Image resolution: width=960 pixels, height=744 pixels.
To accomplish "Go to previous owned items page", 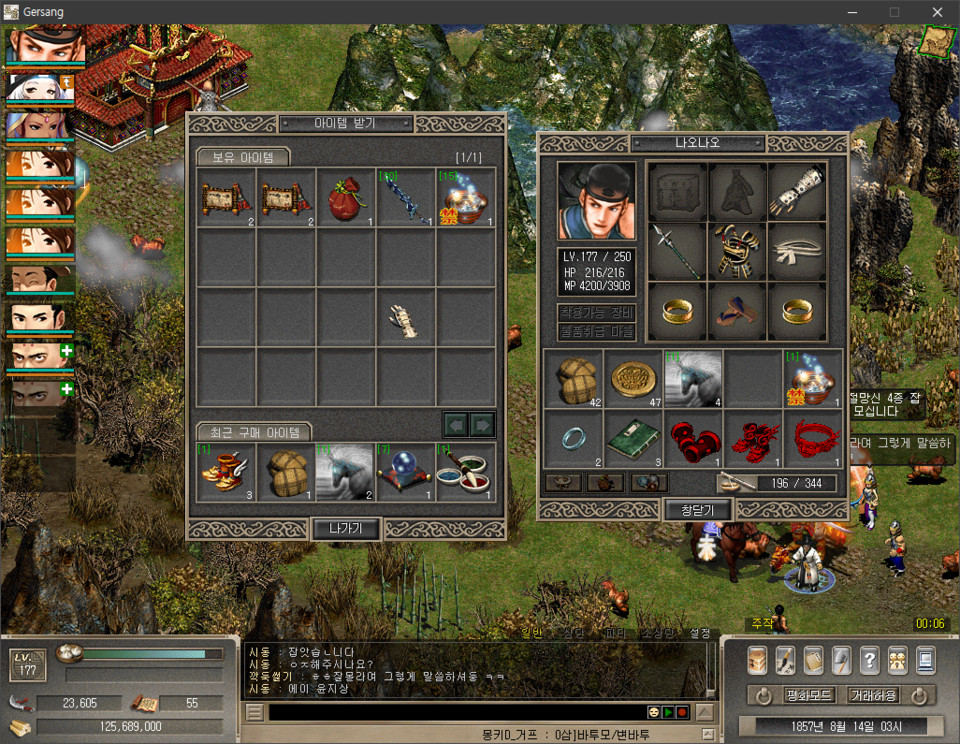I will tap(456, 425).
